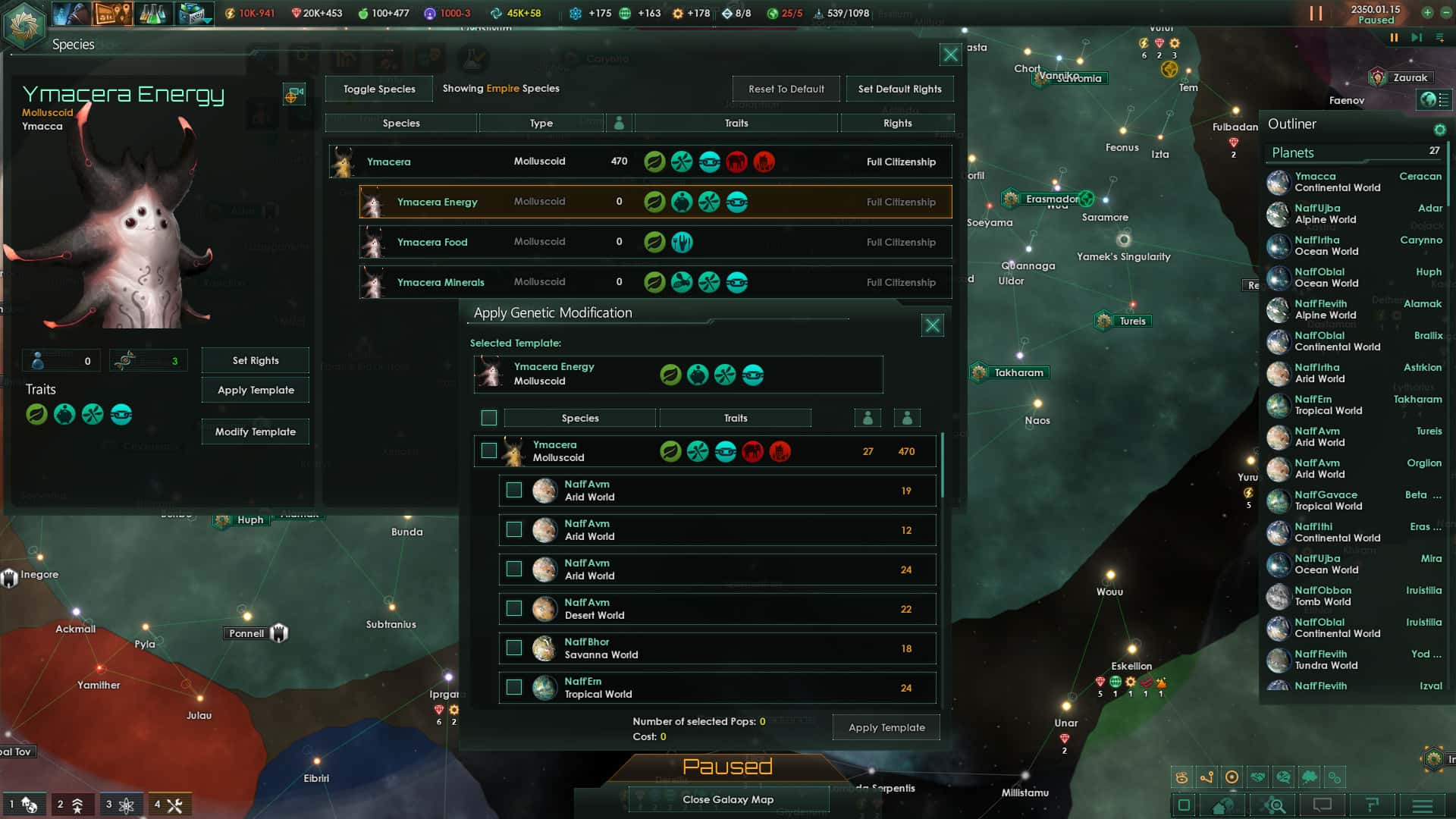Click the Apply Template button in modification window
Image resolution: width=1456 pixels, height=819 pixels.
tap(886, 727)
